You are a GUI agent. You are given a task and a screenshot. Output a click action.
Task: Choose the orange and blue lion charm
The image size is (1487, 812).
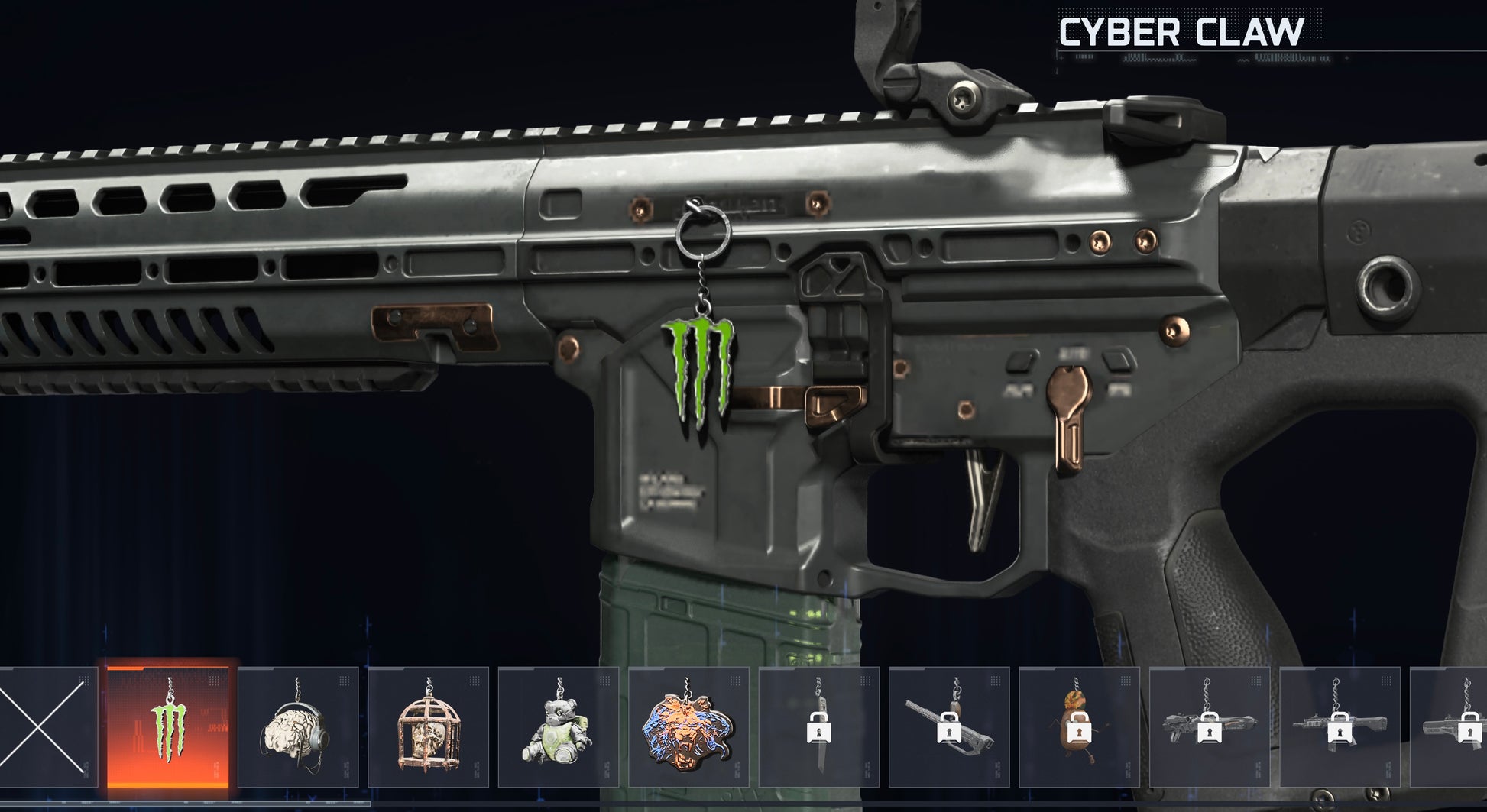pos(688,727)
